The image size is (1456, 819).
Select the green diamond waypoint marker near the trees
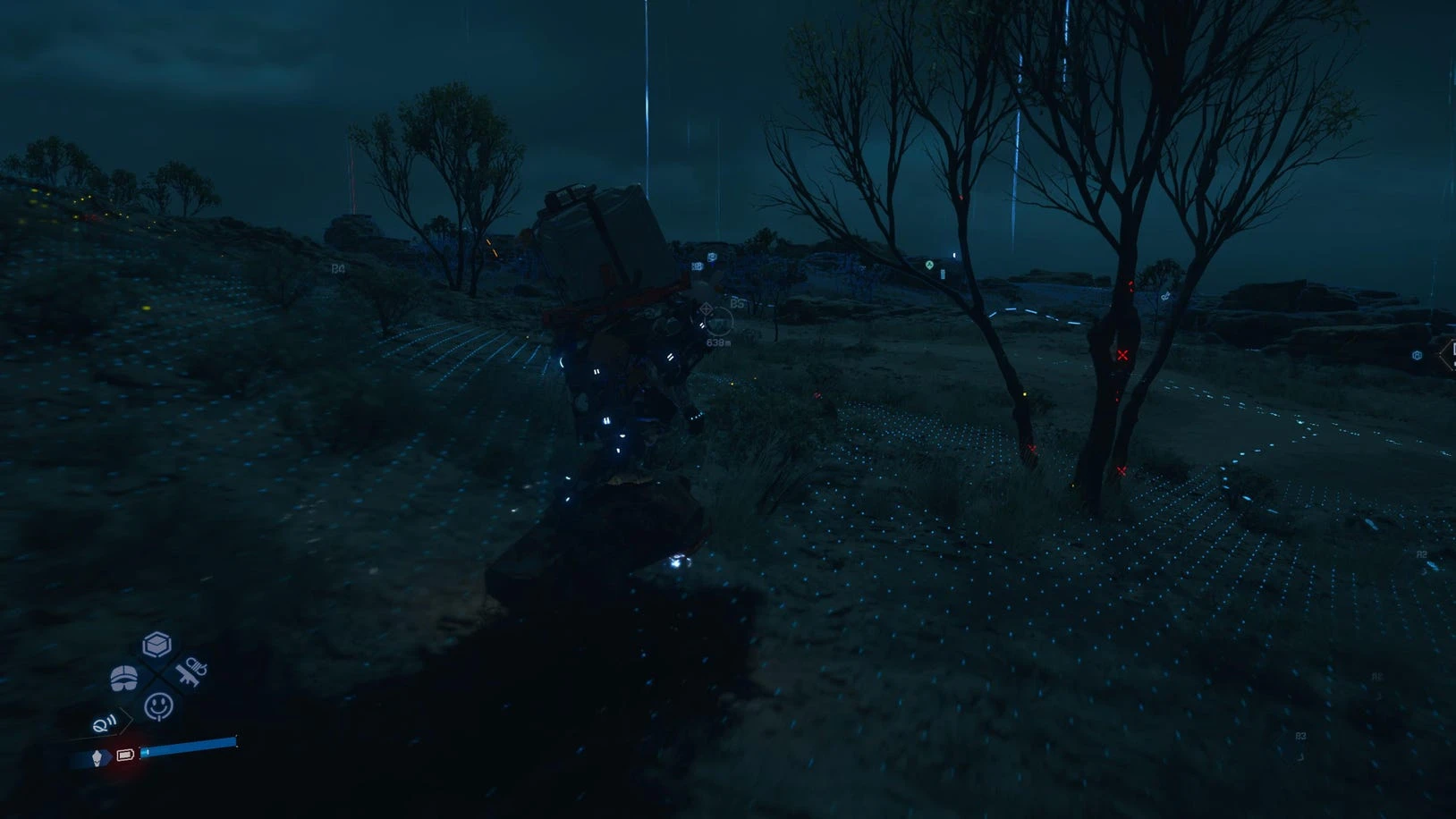point(928,265)
